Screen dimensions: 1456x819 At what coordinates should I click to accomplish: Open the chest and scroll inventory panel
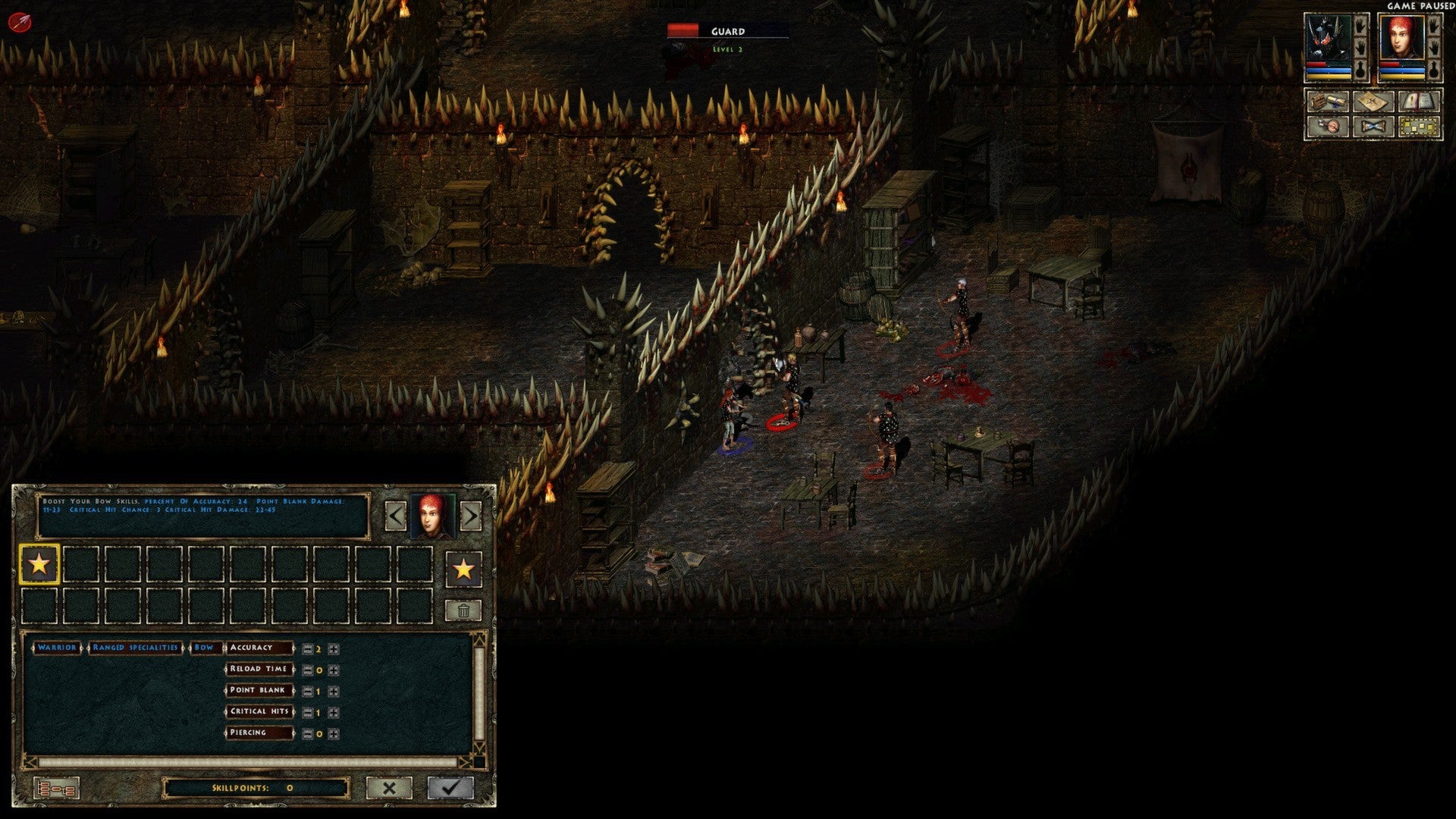tap(1328, 102)
